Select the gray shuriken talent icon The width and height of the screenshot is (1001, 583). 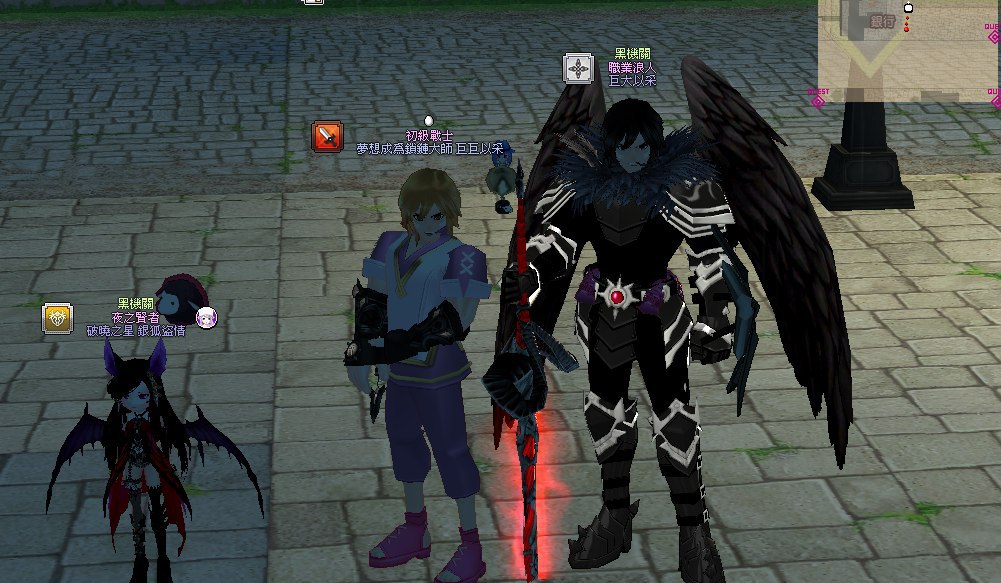(578, 69)
